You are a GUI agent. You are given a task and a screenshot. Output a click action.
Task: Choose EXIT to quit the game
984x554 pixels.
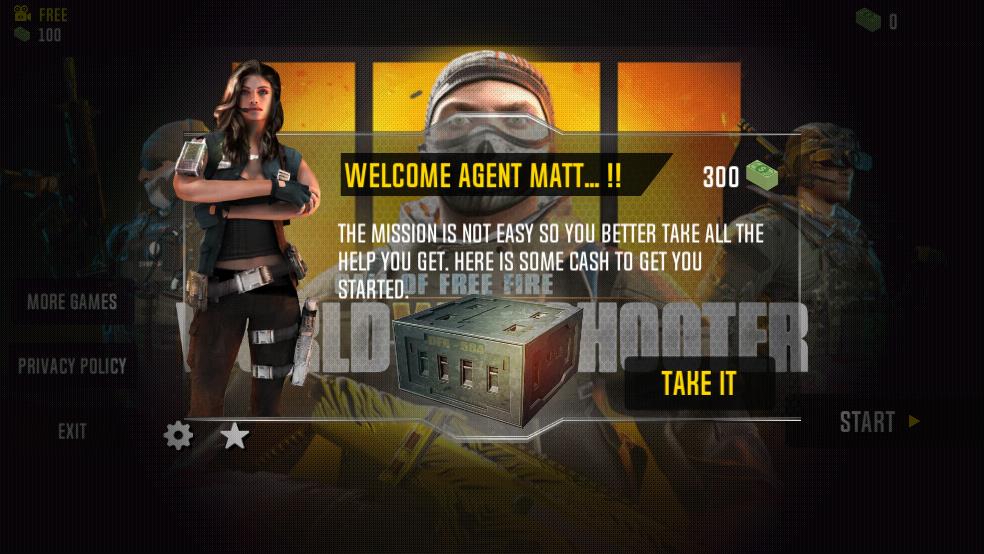(72, 432)
